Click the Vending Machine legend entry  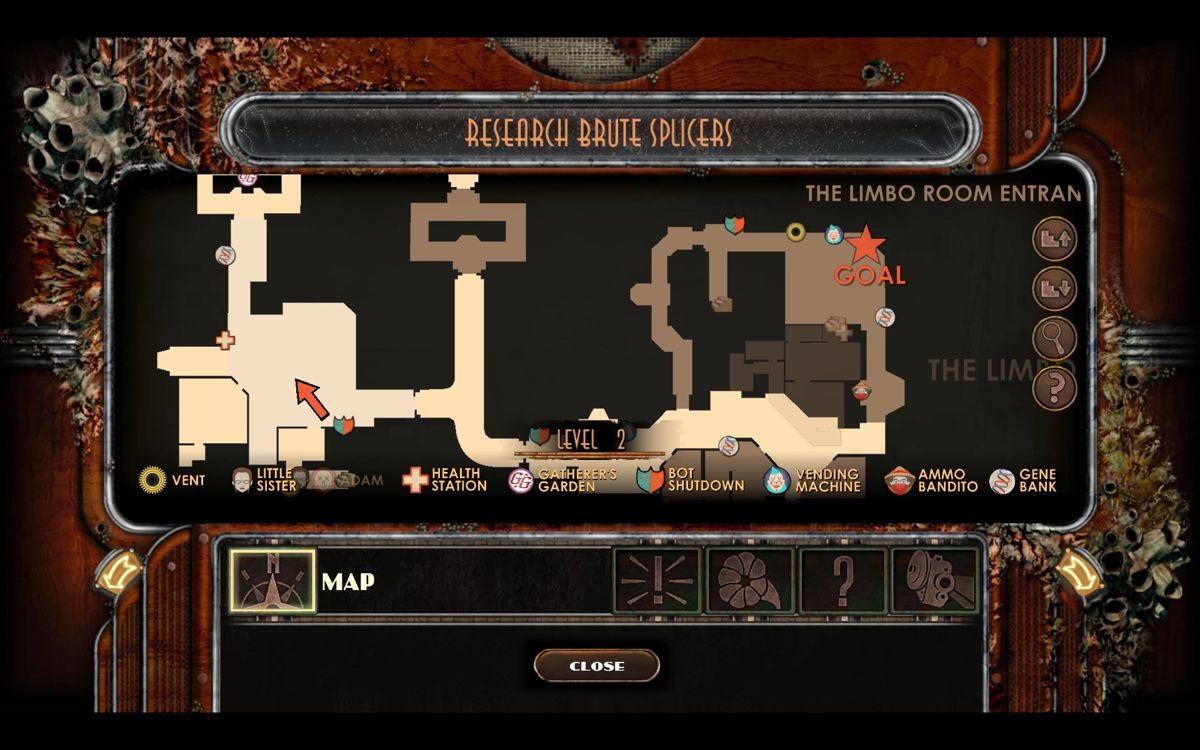(x=813, y=480)
